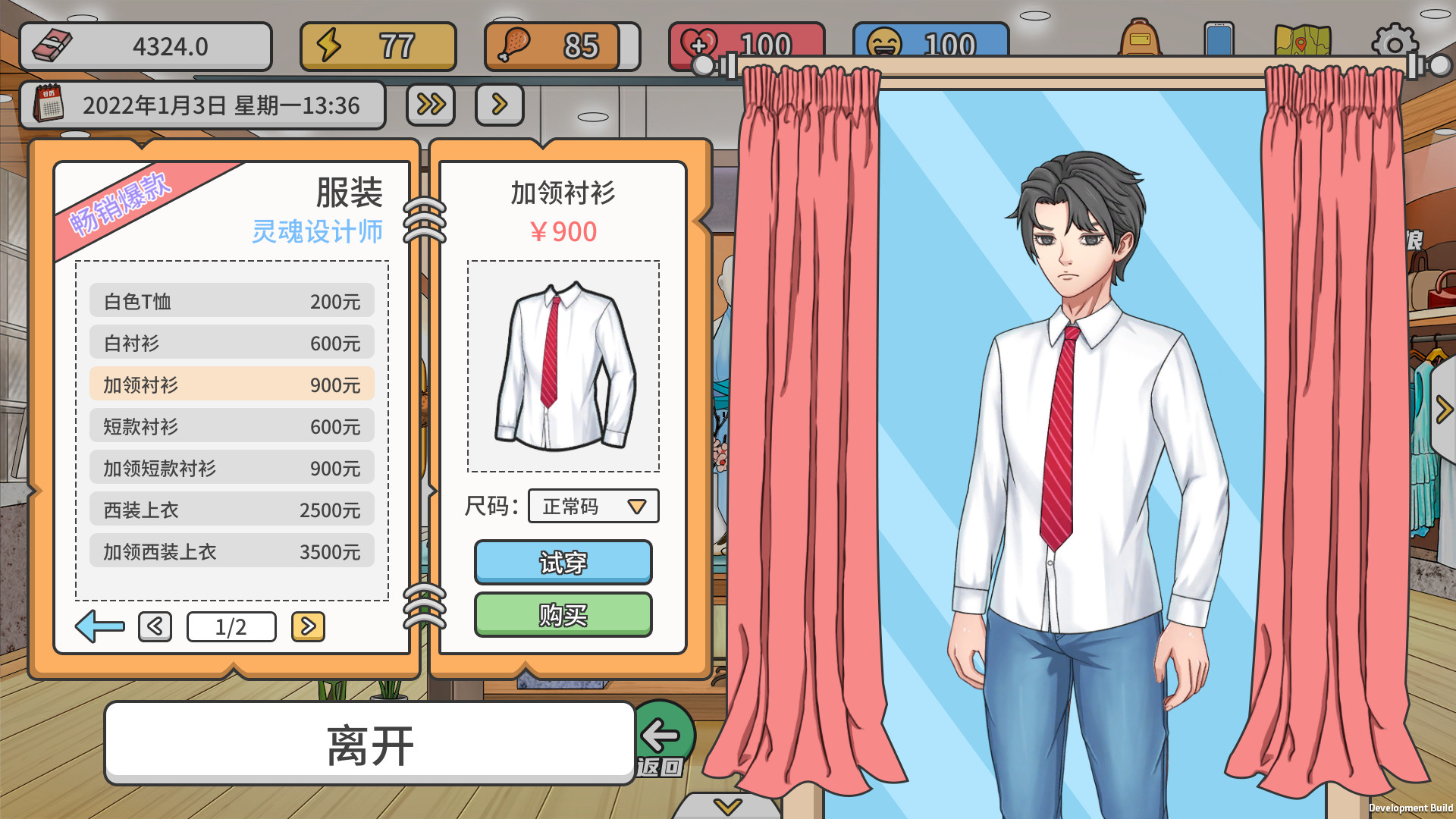Click the 试穿 try-on button
The width and height of the screenshot is (1456, 819).
[563, 563]
